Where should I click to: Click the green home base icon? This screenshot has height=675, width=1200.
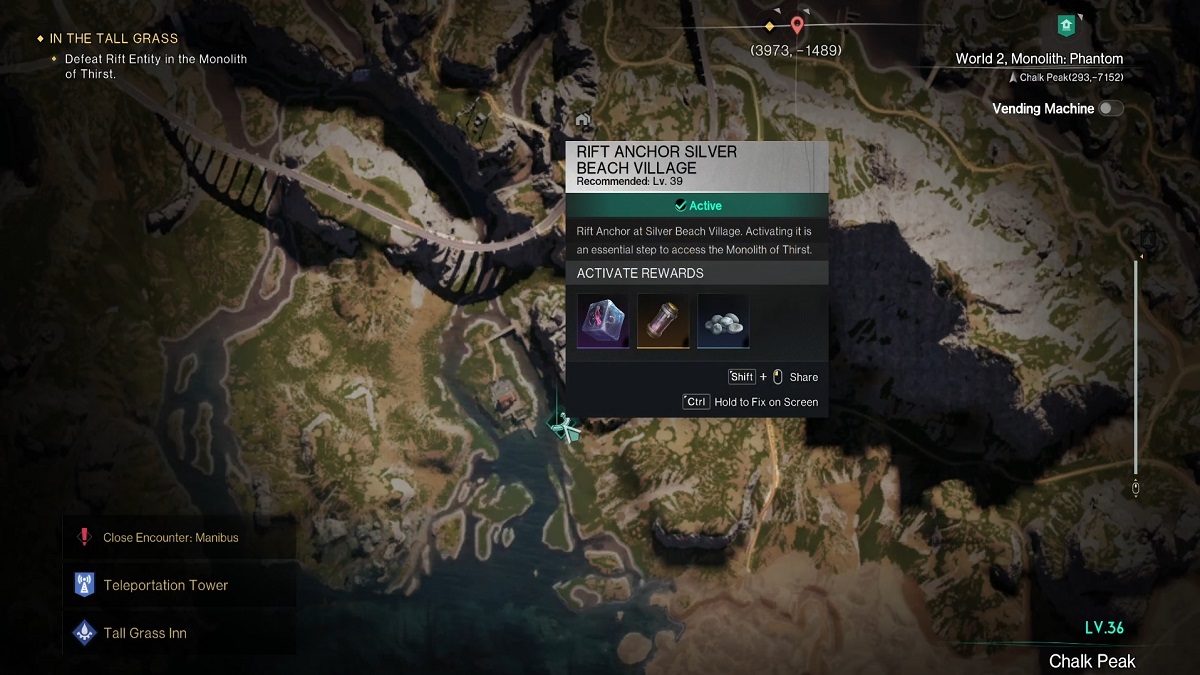pos(1067,24)
